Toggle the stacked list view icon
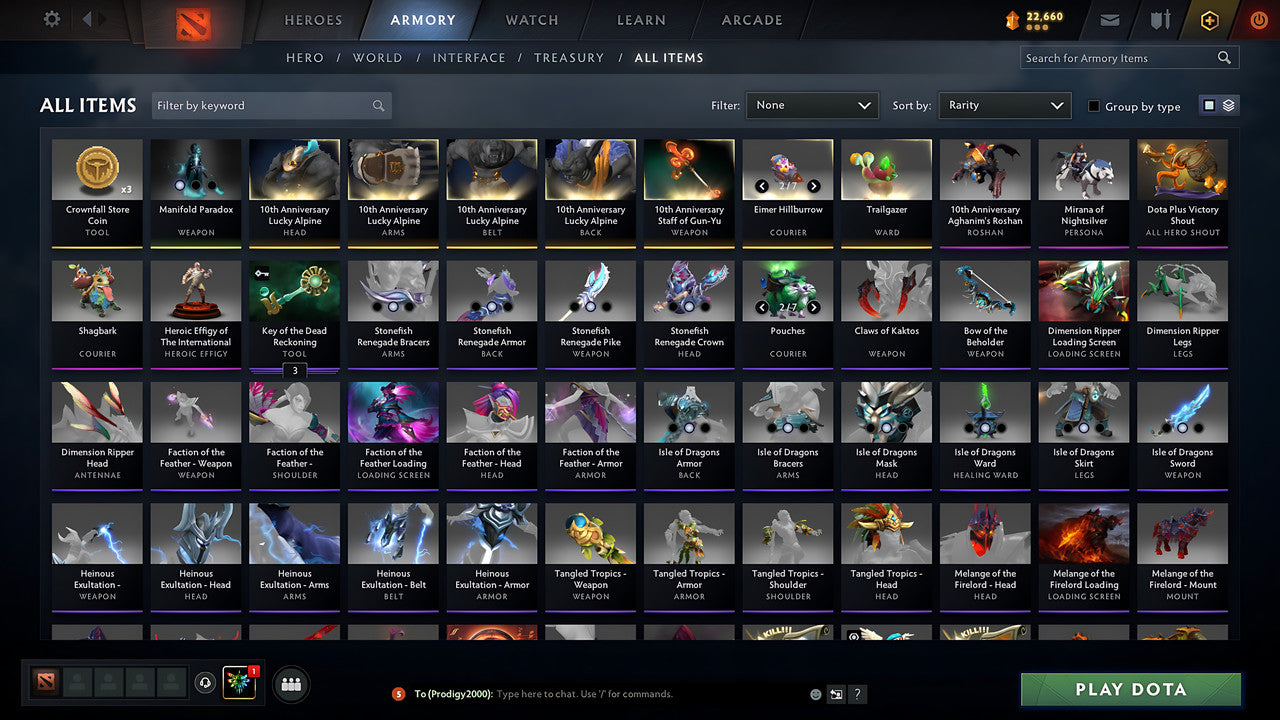Viewport: 1280px width, 720px height. (1230, 105)
